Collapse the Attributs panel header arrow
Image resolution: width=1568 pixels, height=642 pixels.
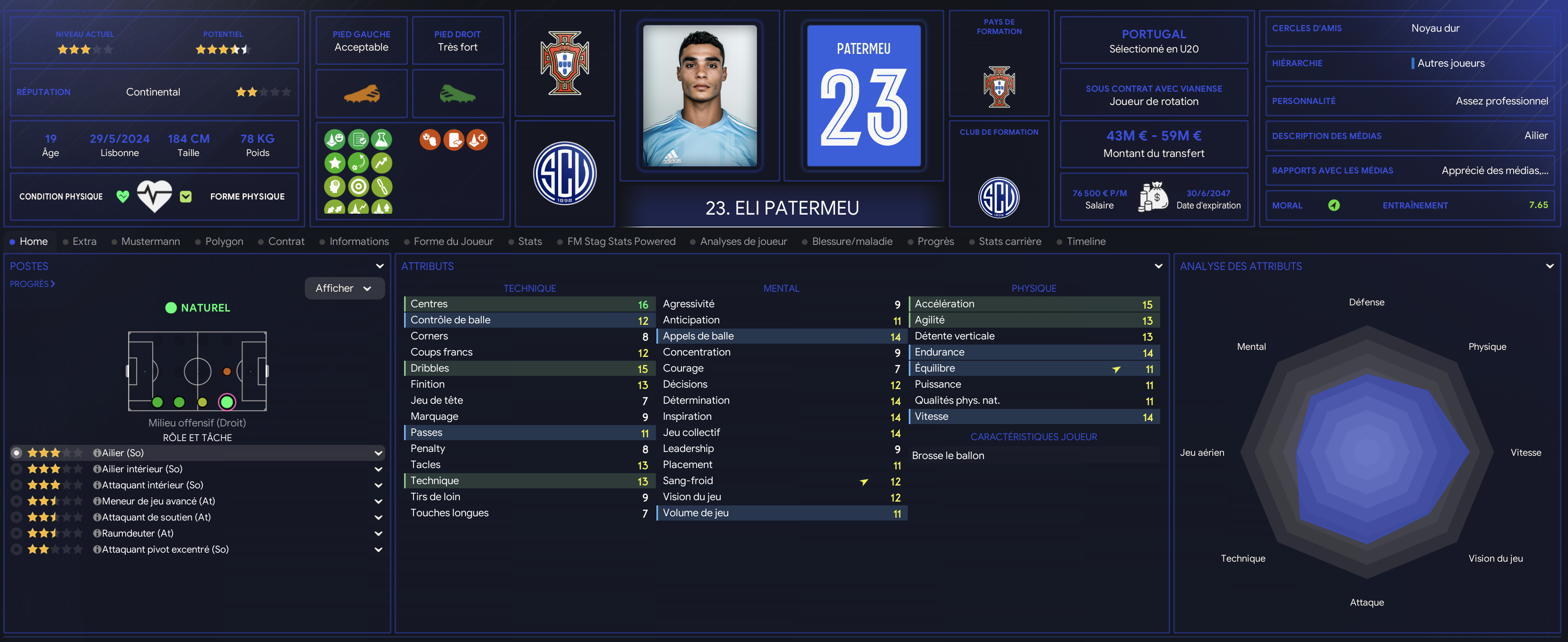click(1158, 266)
